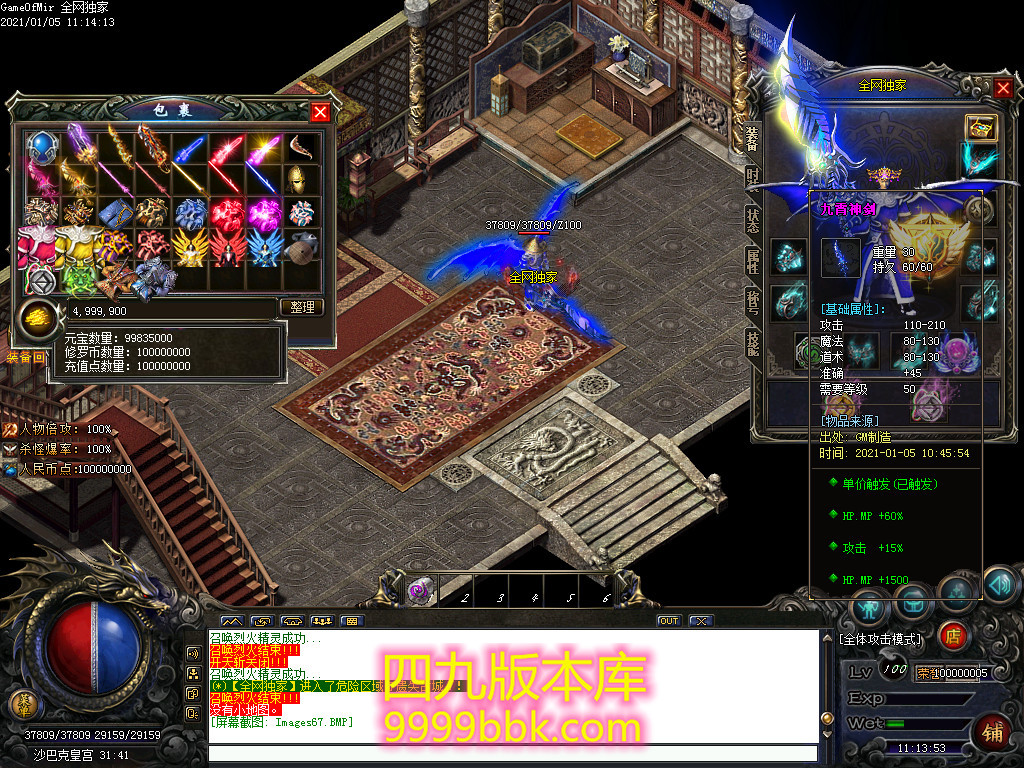Toggle the 全体攻击模式 attack mode label
The height and width of the screenshot is (768, 1024).
tap(881, 638)
